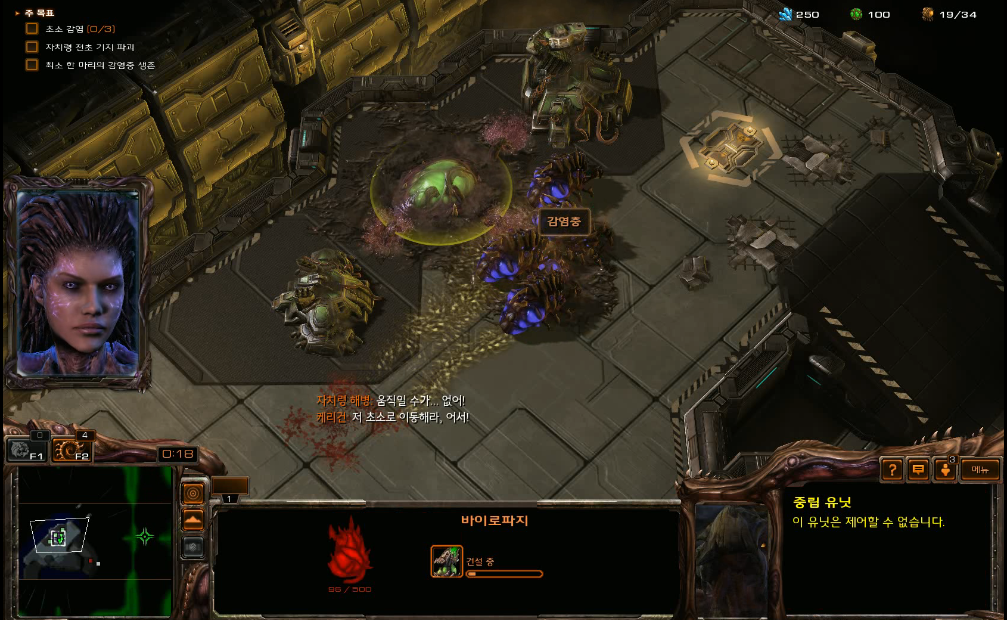Click the 감염충 생존 objective entry
Viewport: 1007px width, 620px height.
point(100,65)
